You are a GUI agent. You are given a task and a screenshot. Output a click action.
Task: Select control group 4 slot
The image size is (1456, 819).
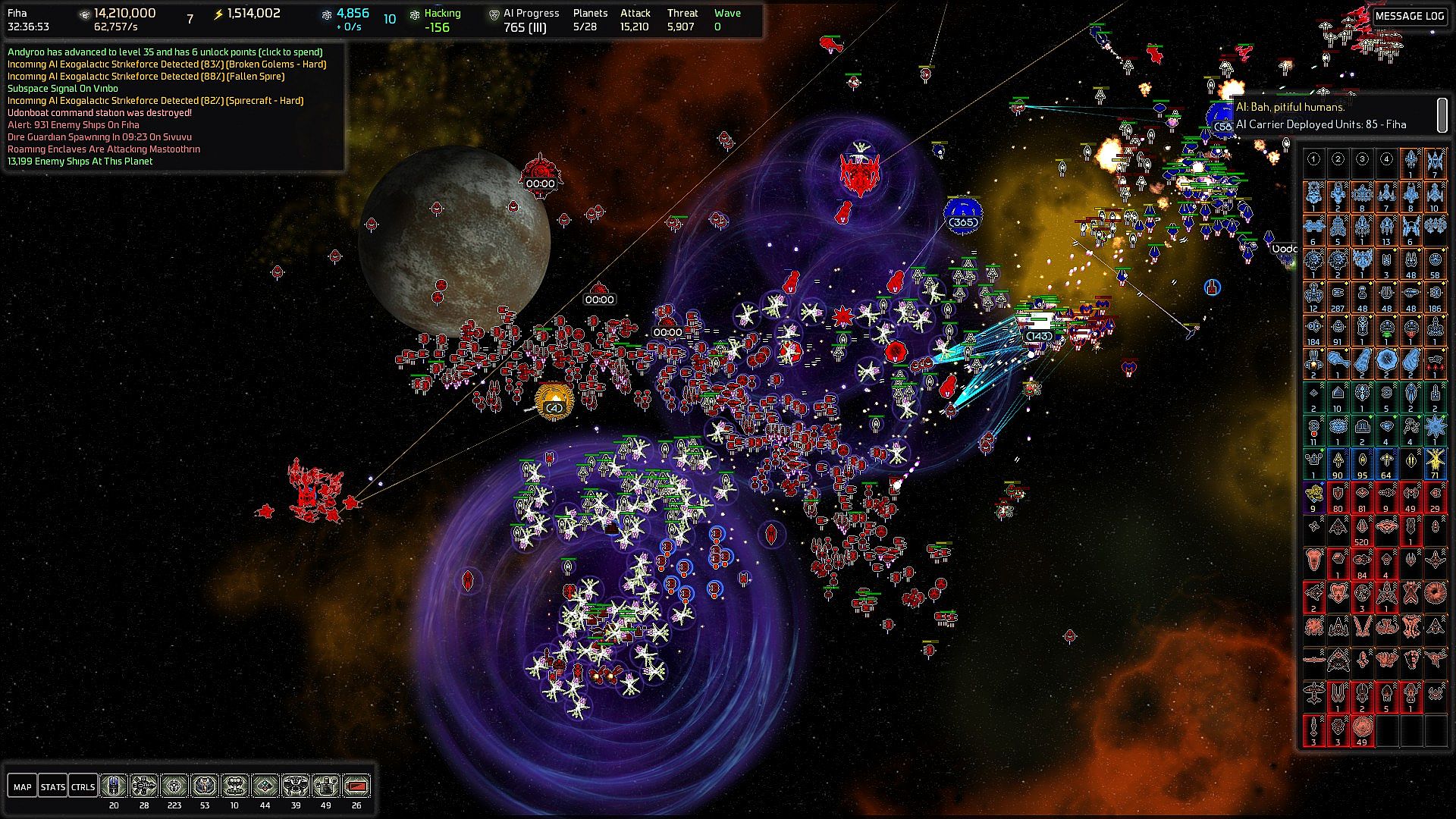coord(1387,159)
